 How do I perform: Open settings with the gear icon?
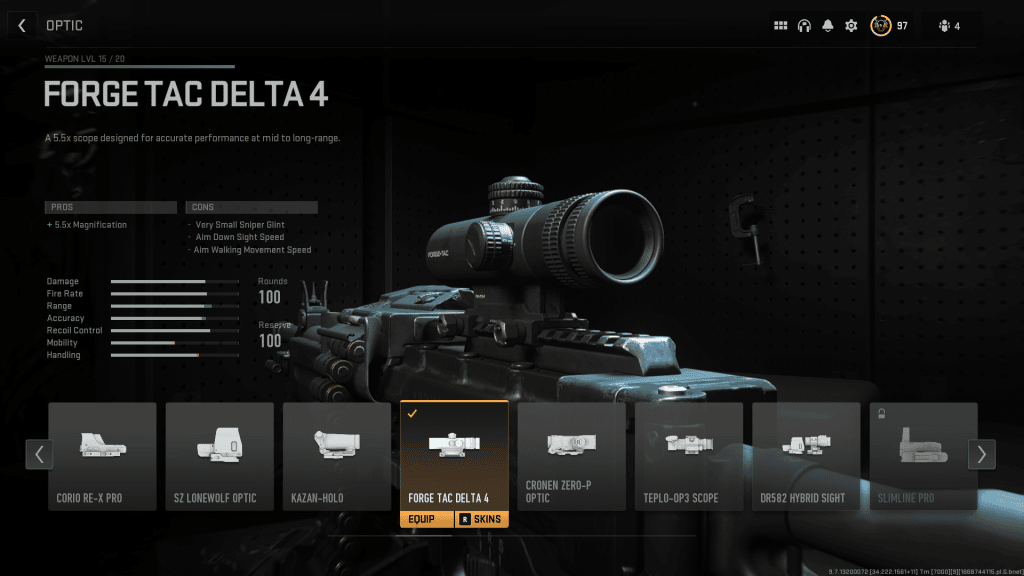(851, 26)
